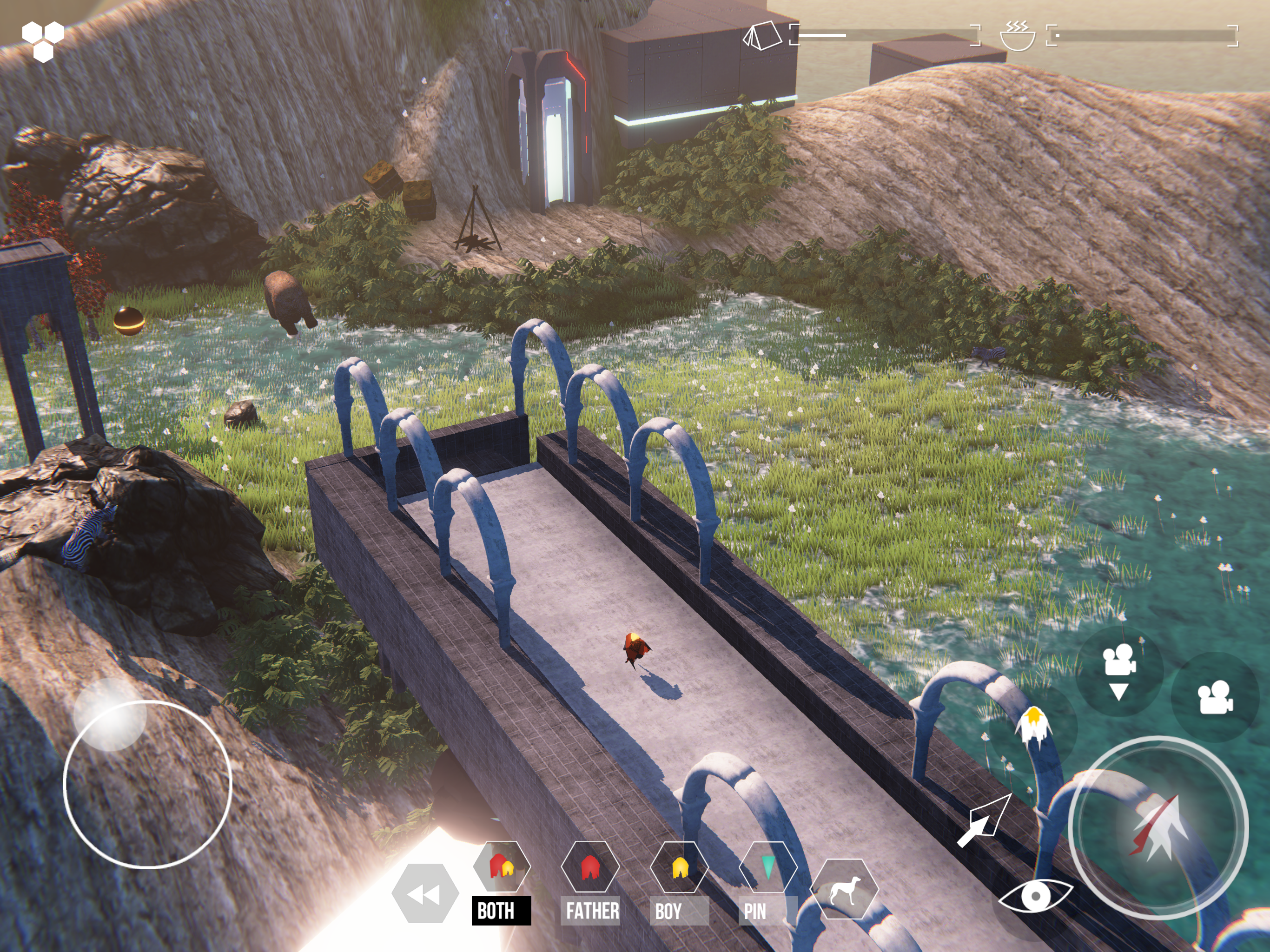Open the hexagon cluster menu
Screen dimensions: 1270x952
point(43,40)
